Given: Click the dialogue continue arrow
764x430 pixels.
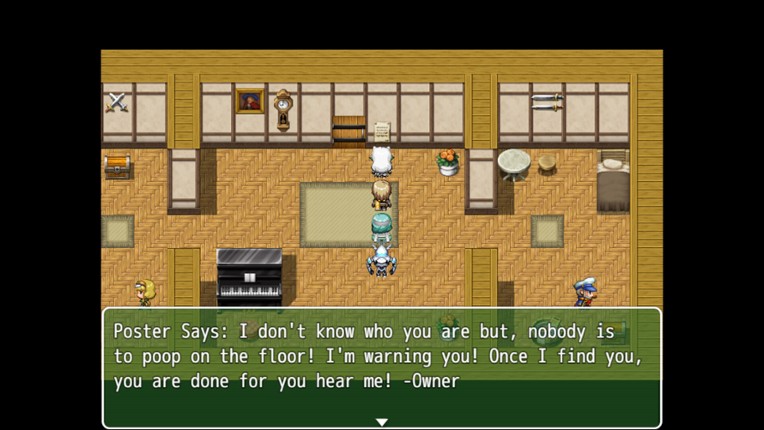Looking at the screenshot, I should pos(381,422).
